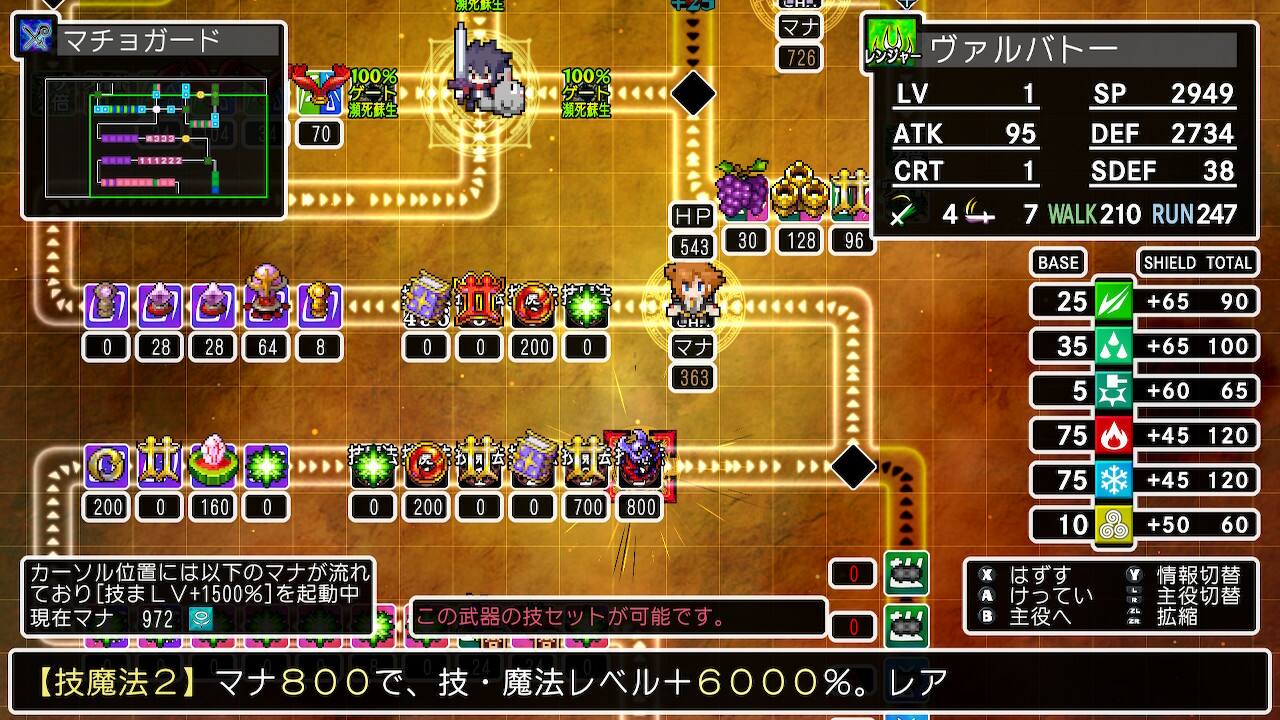Select the purple grapes item slot
1280x720 pixels.
[742, 189]
